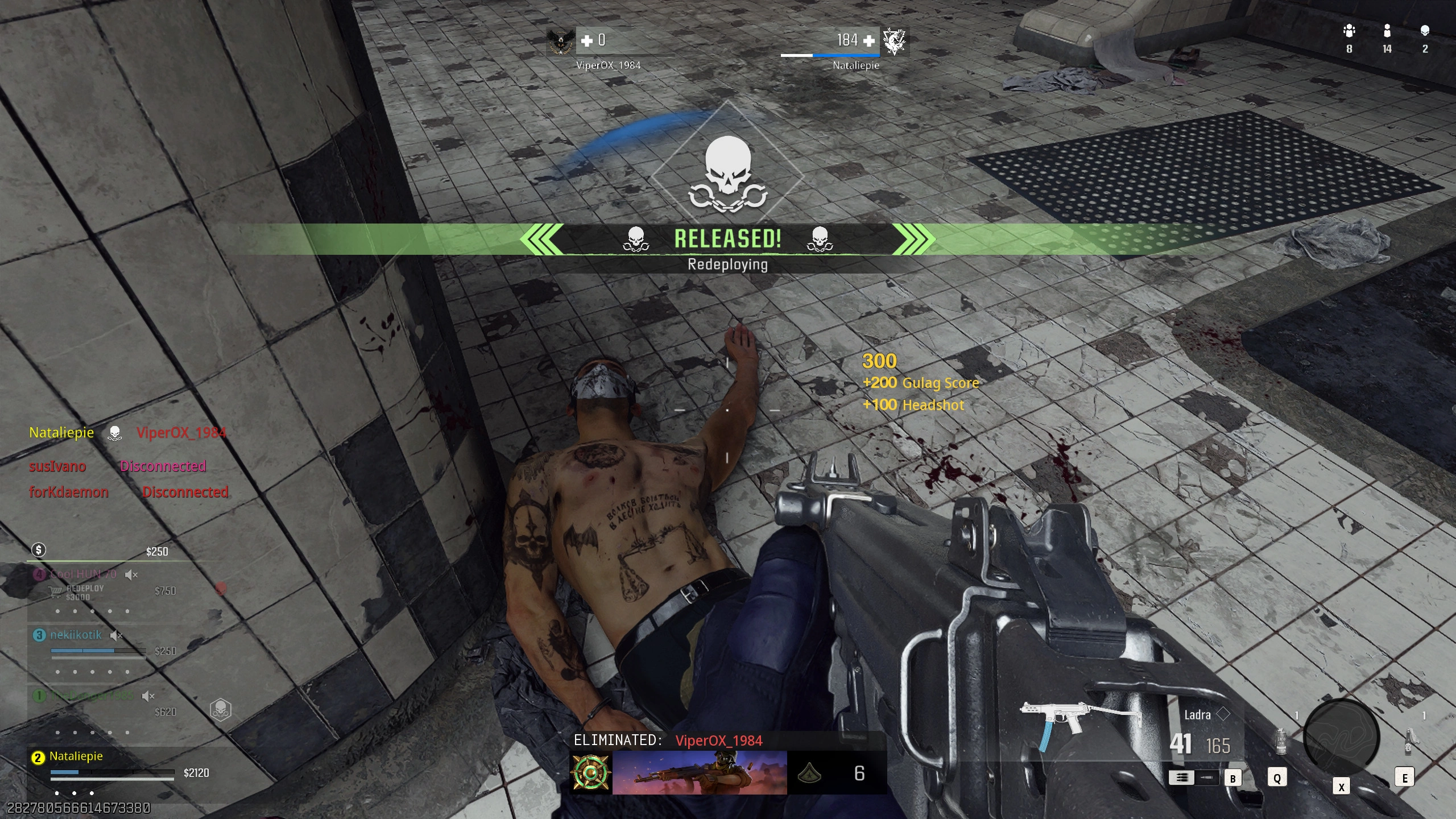The height and width of the screenshot is (819, 1456).
Task: Click Nataliepie's emblem in the top scoreboard
Action: pos(894,41)
